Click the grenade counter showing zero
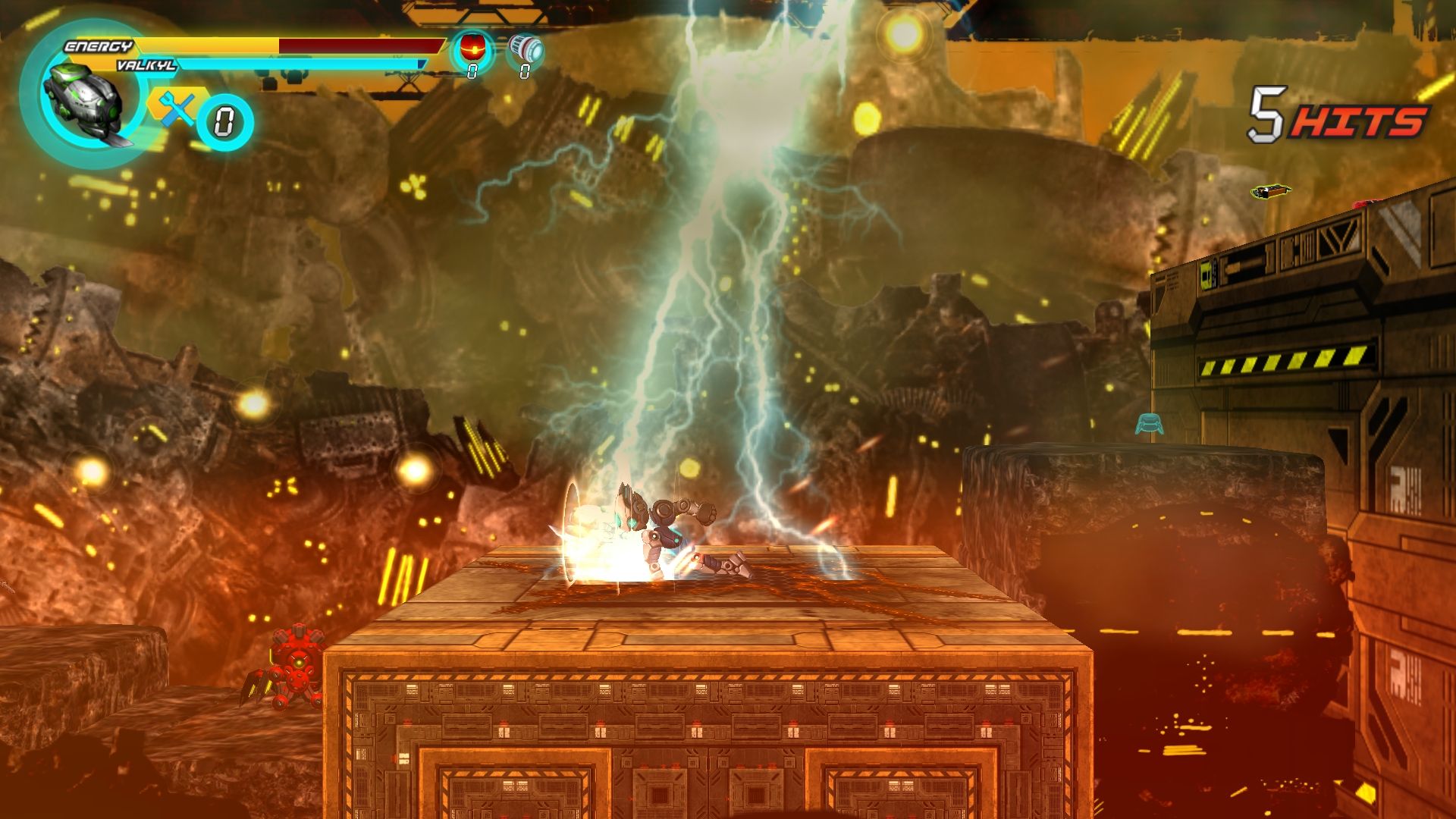 tap(472, 74)
